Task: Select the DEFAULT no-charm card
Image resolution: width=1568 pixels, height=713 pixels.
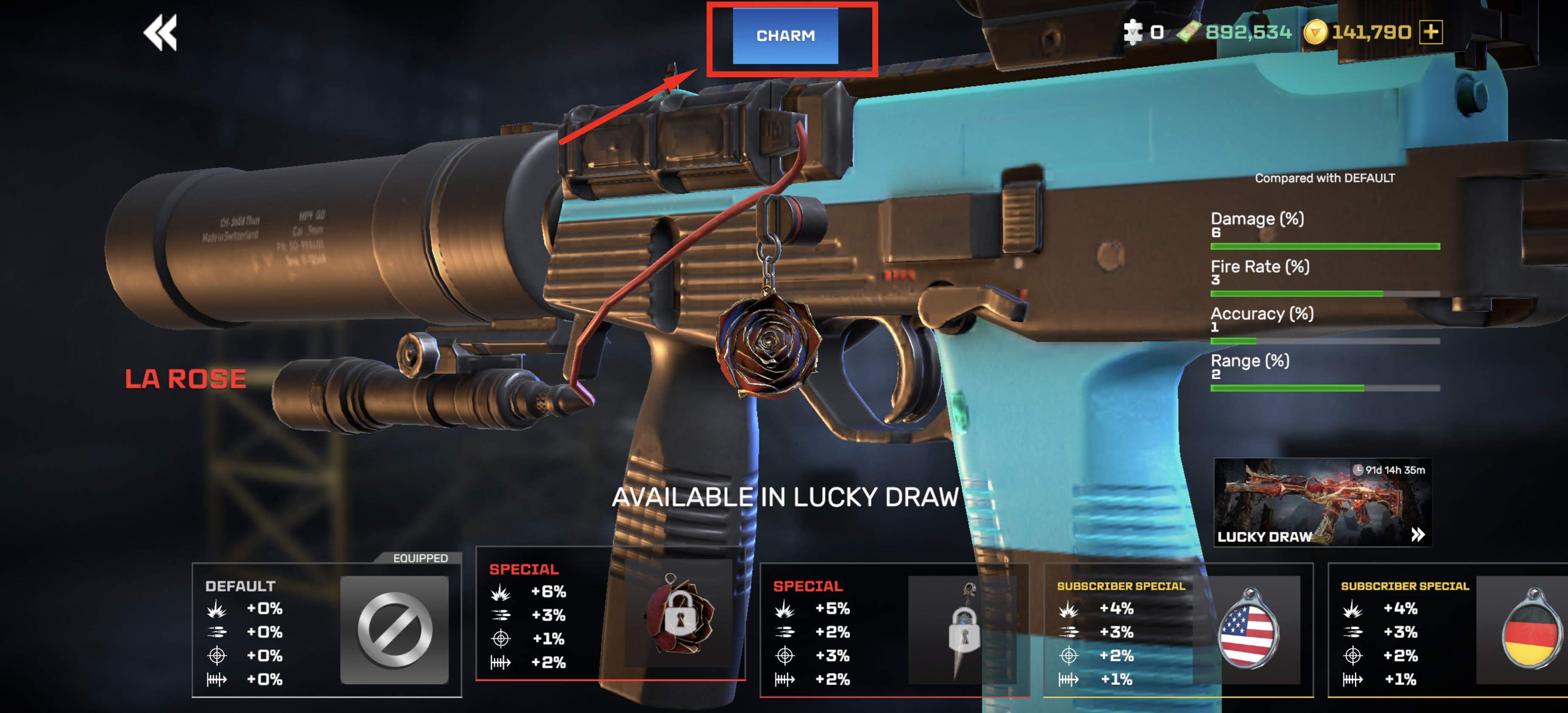Action: [327, 629]
